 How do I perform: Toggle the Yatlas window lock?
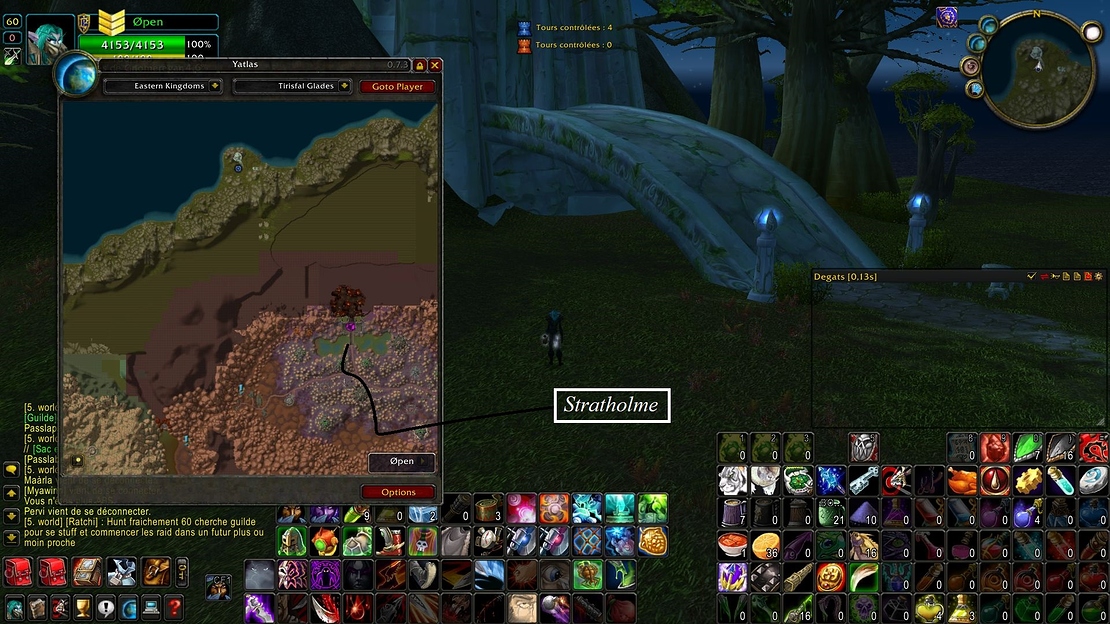420,65
